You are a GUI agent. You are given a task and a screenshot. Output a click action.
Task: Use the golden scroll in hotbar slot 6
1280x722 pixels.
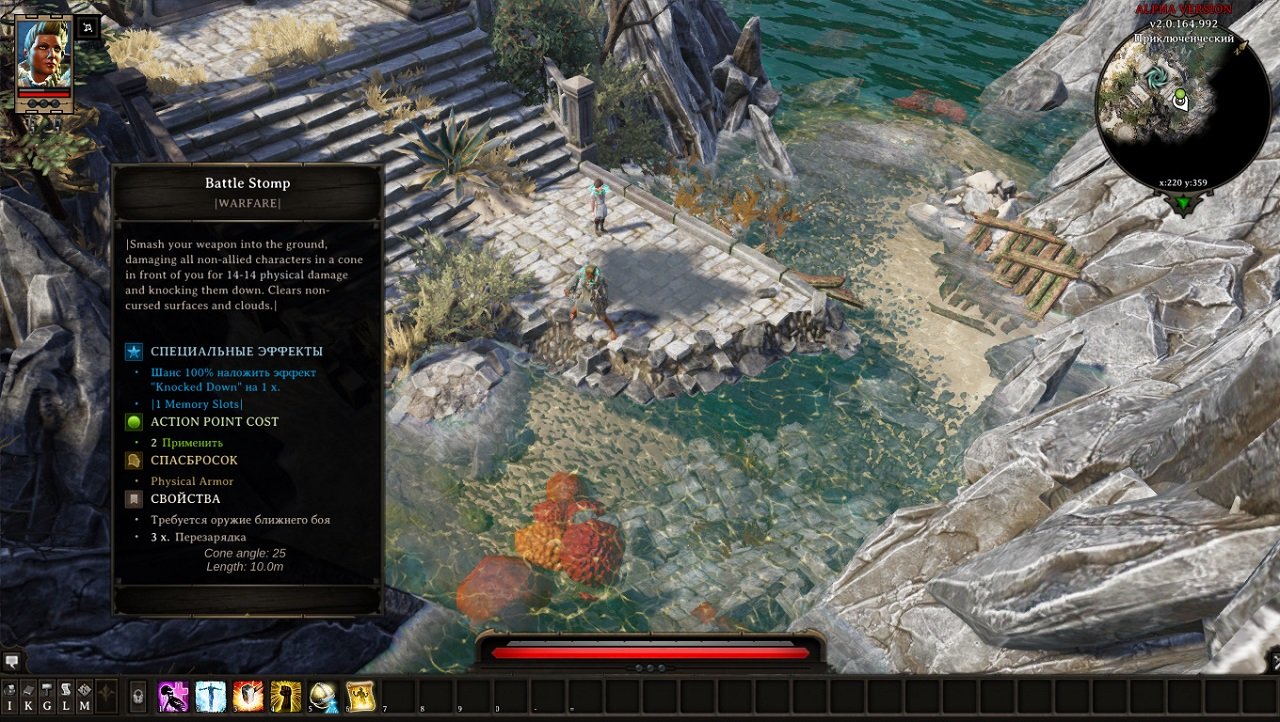click(x=362, y=694)
